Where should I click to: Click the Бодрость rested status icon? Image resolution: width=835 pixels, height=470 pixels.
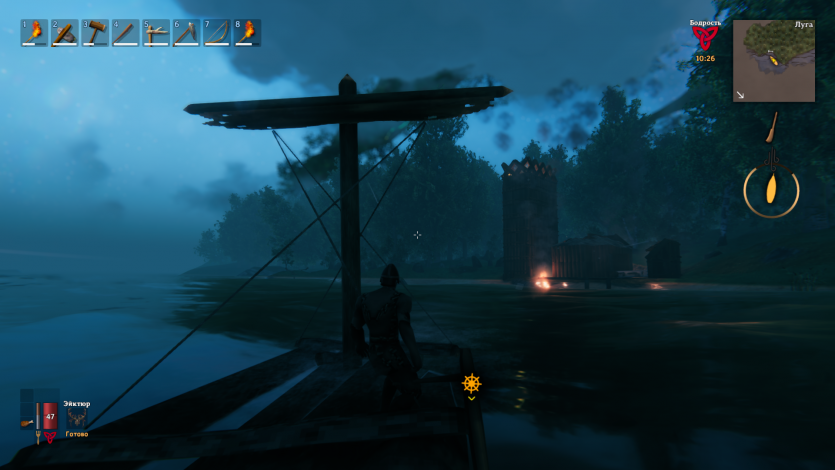704,38
